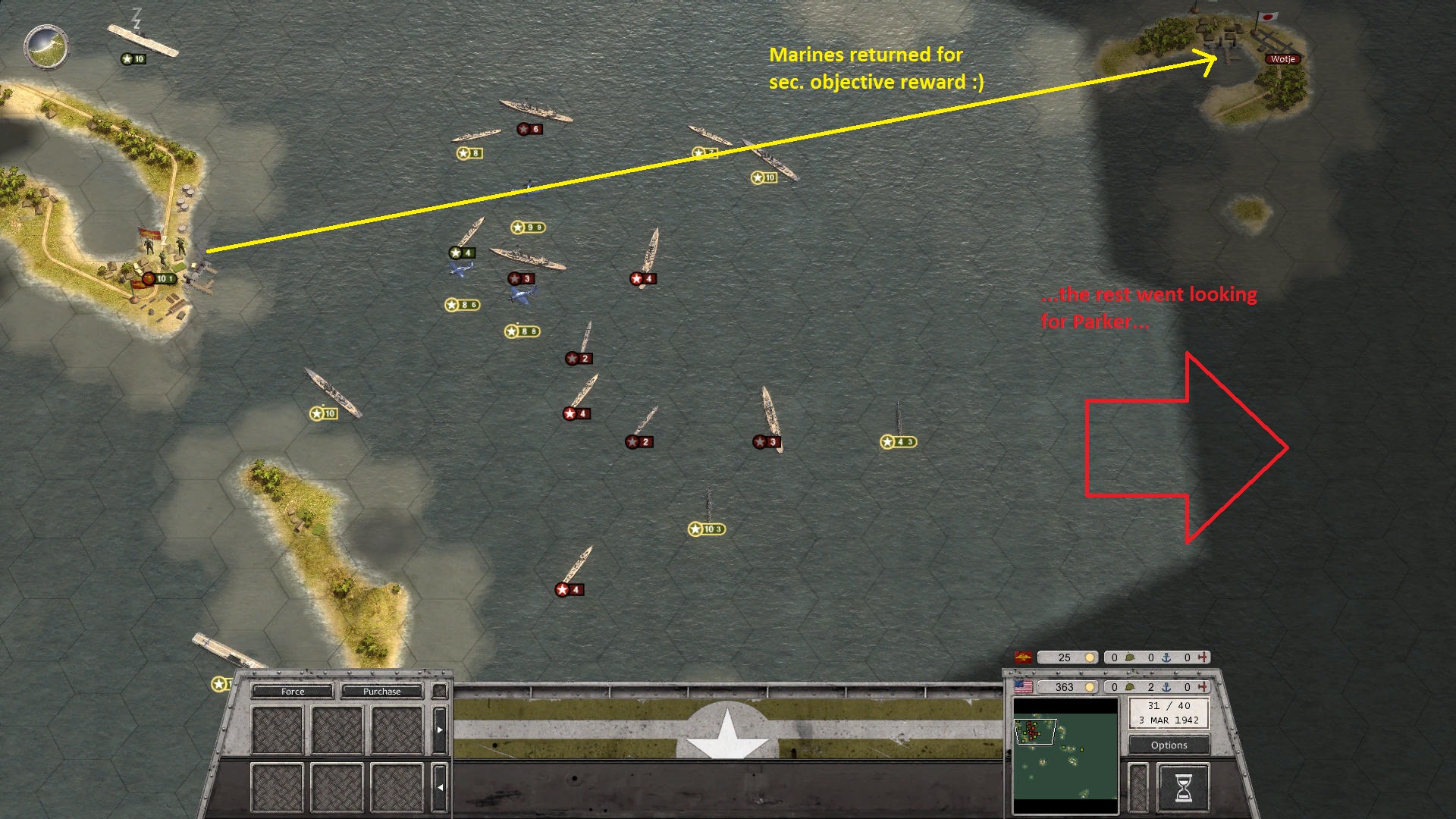Switch to the Purchase tab

tap(382, 692)
